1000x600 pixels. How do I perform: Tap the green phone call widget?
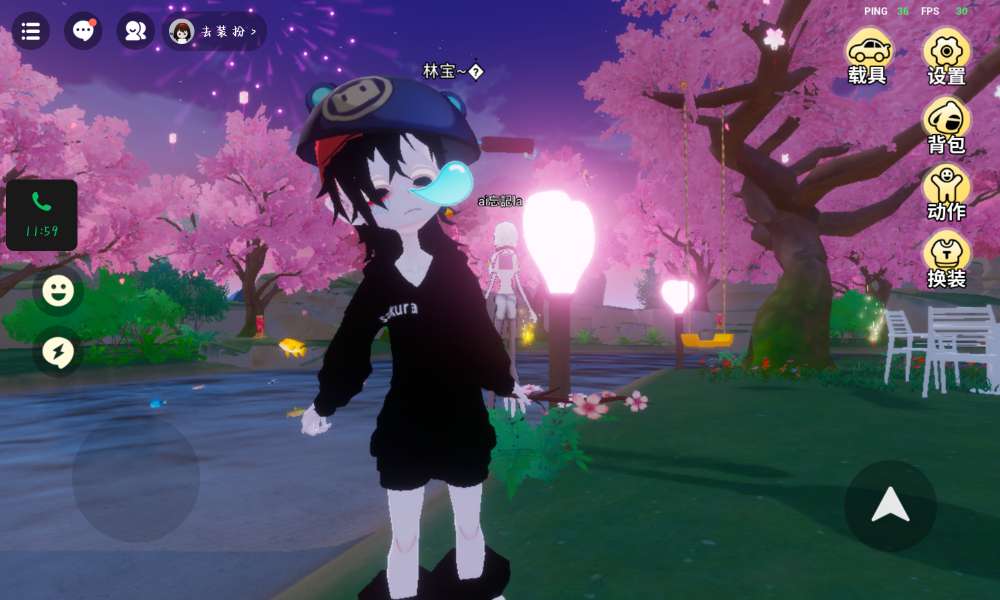[41, 214]
